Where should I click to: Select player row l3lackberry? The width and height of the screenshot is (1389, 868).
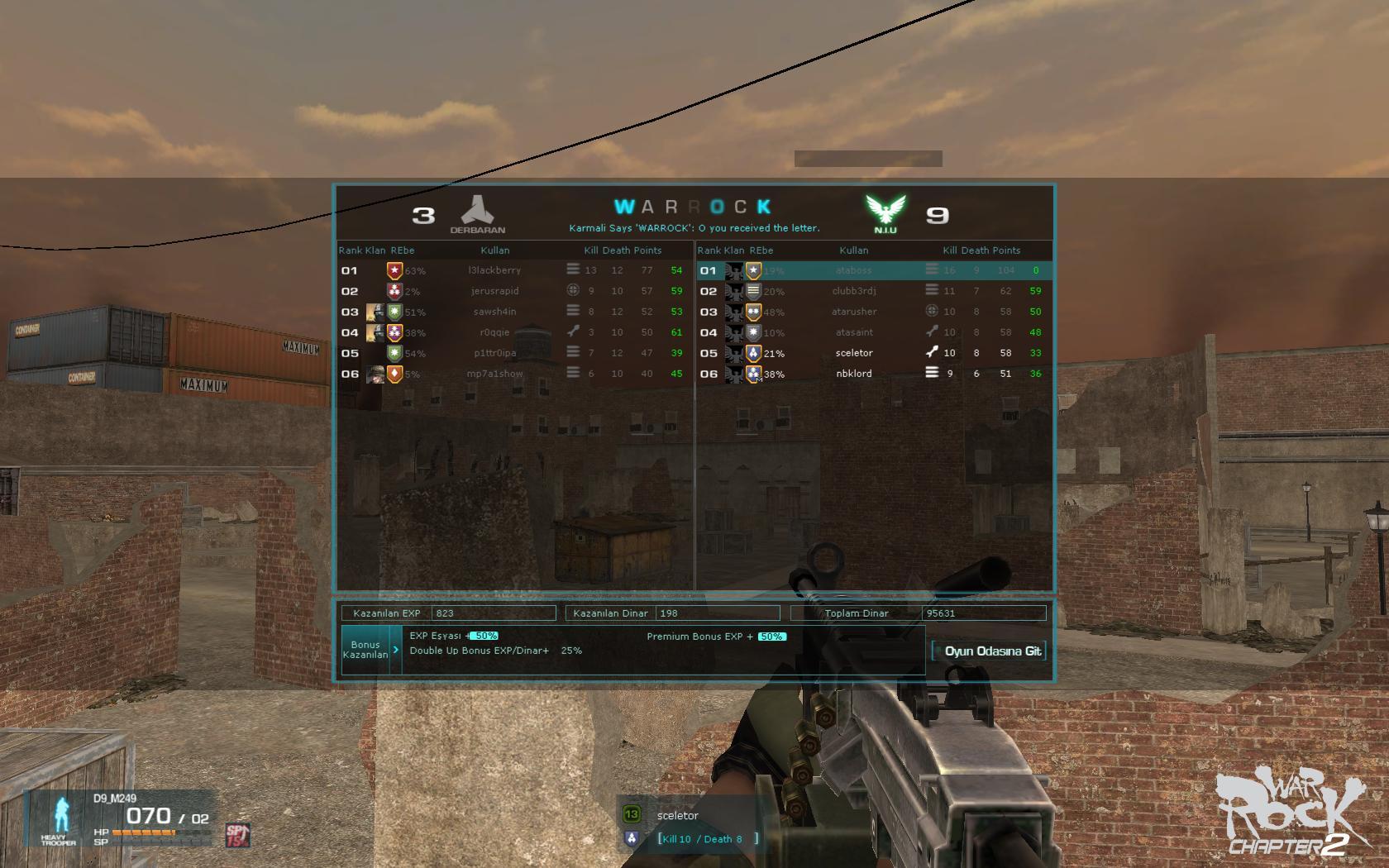494,270
